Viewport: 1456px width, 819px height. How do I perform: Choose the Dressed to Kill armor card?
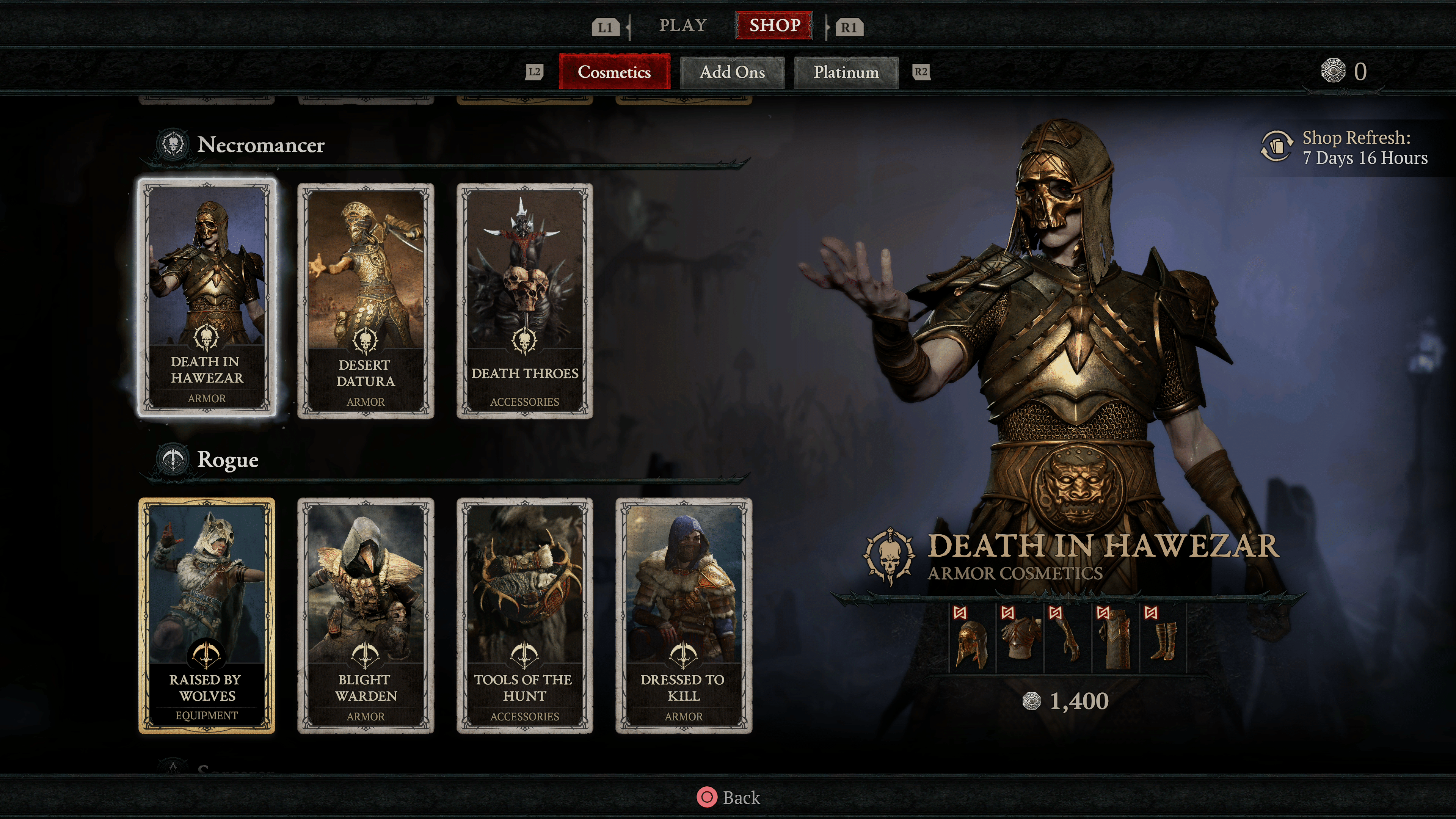pos(683,615)
